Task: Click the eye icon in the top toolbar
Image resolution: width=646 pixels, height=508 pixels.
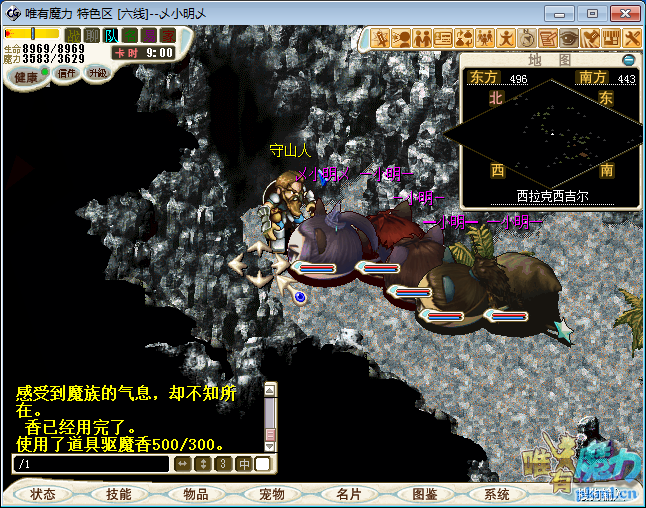Action: (x=568, y=38)
